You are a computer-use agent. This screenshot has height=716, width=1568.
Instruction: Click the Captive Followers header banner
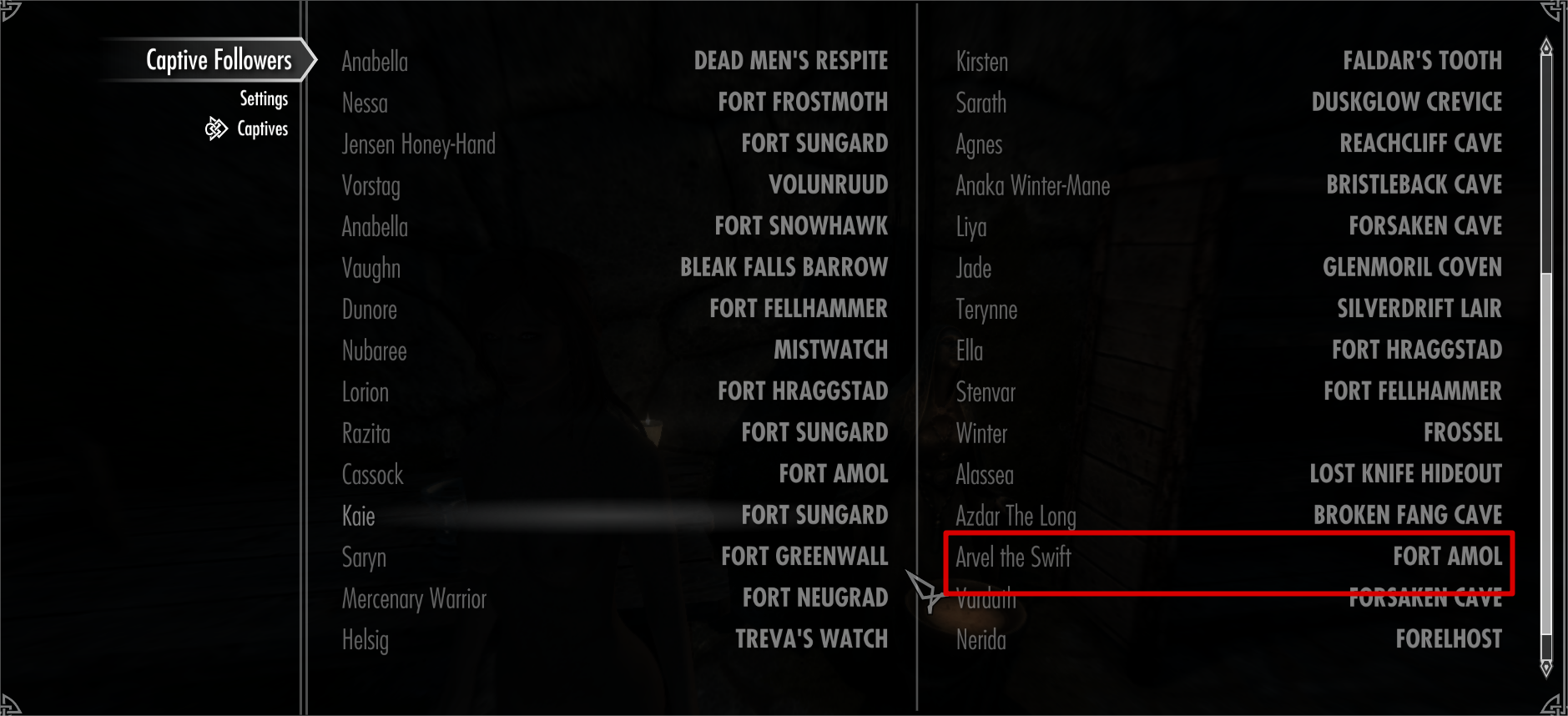(x=219, y=59)
